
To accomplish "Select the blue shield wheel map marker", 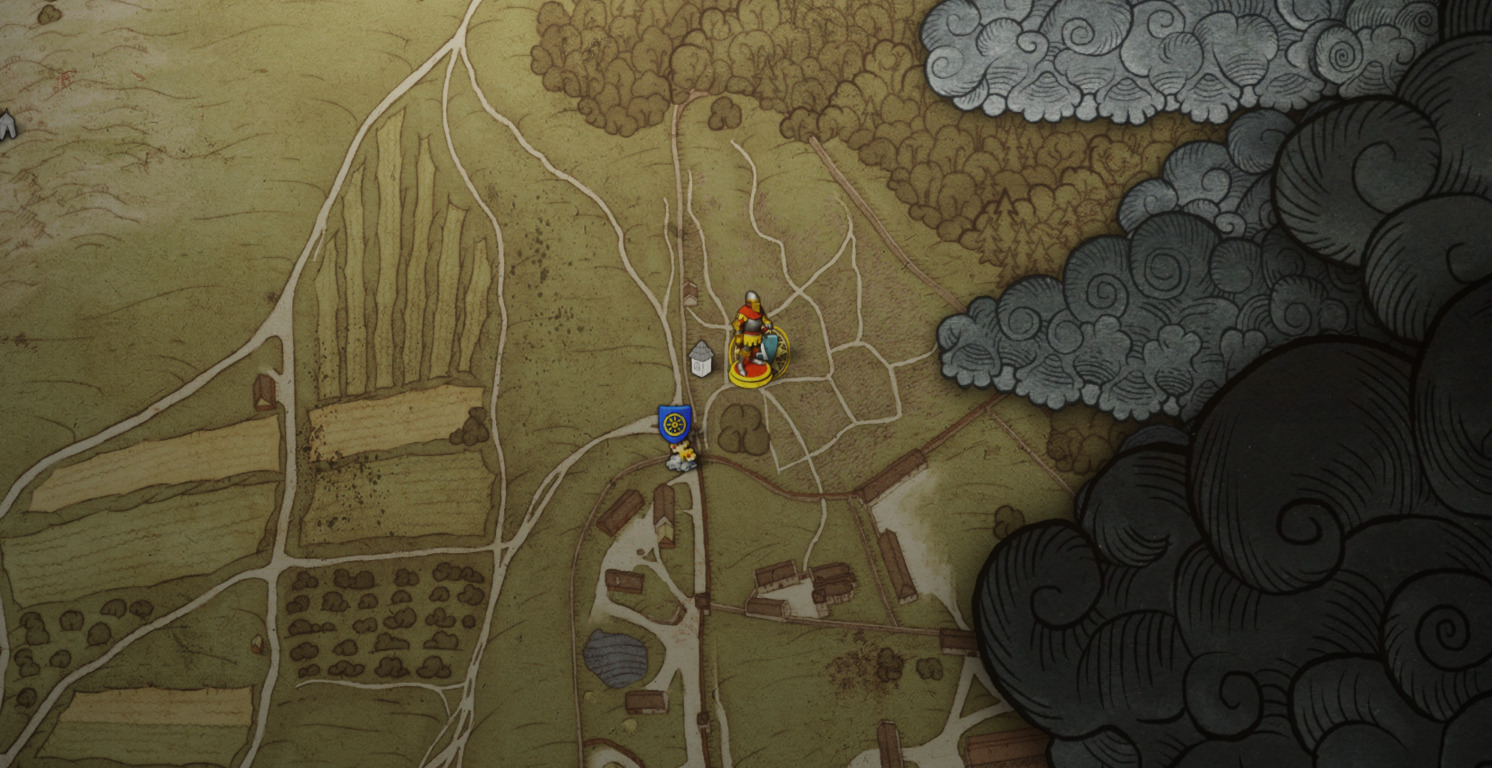I will tap(675, 424).
